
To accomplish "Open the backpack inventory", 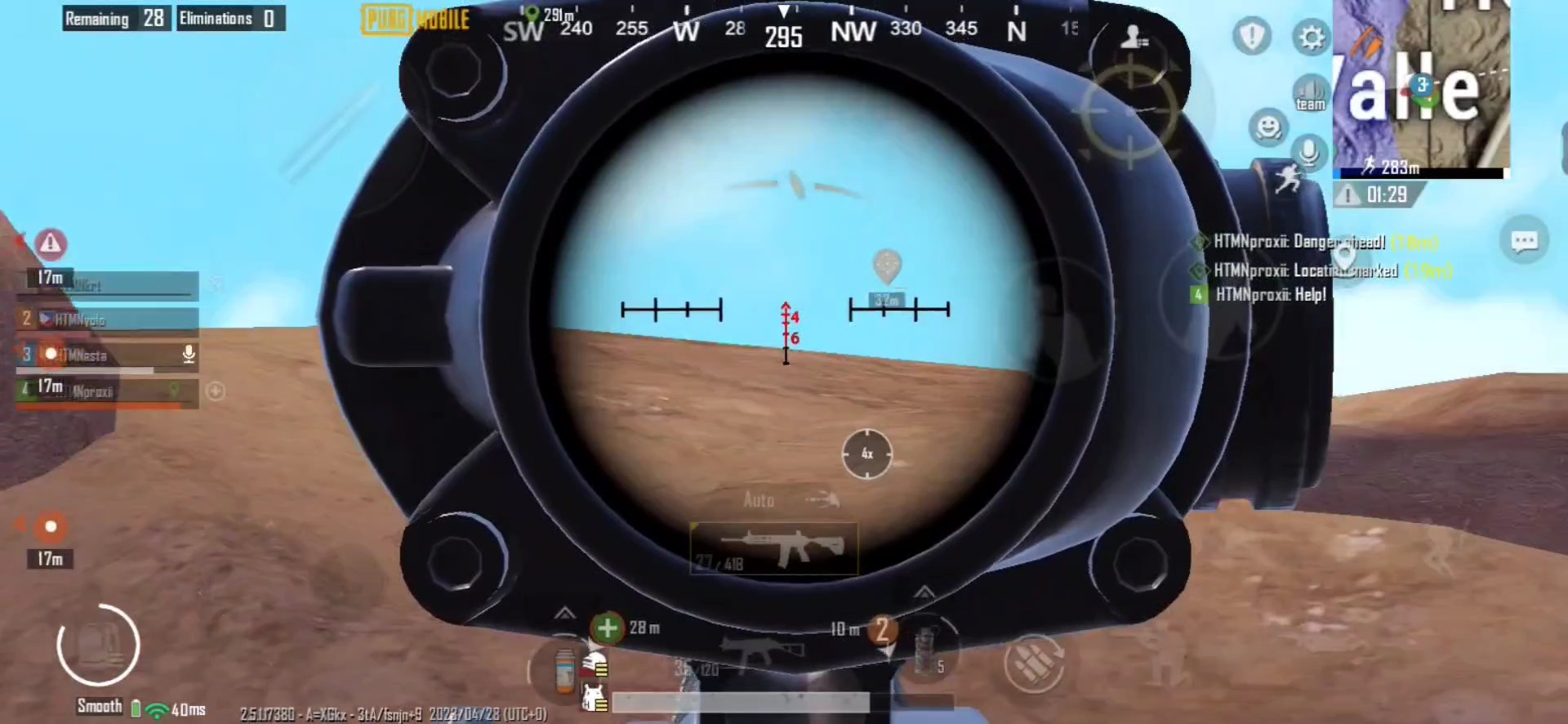I will (99, 645).
